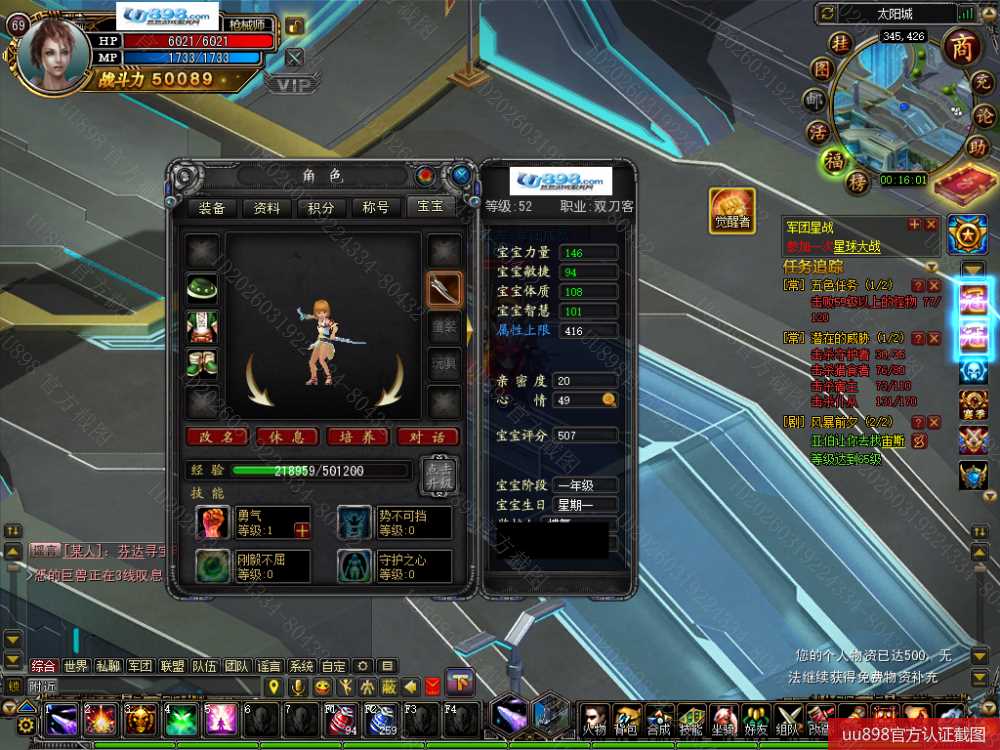Click the 休息 rest button
The width and height of the screenshot is (1000, 750).
(x=286, y=437)
